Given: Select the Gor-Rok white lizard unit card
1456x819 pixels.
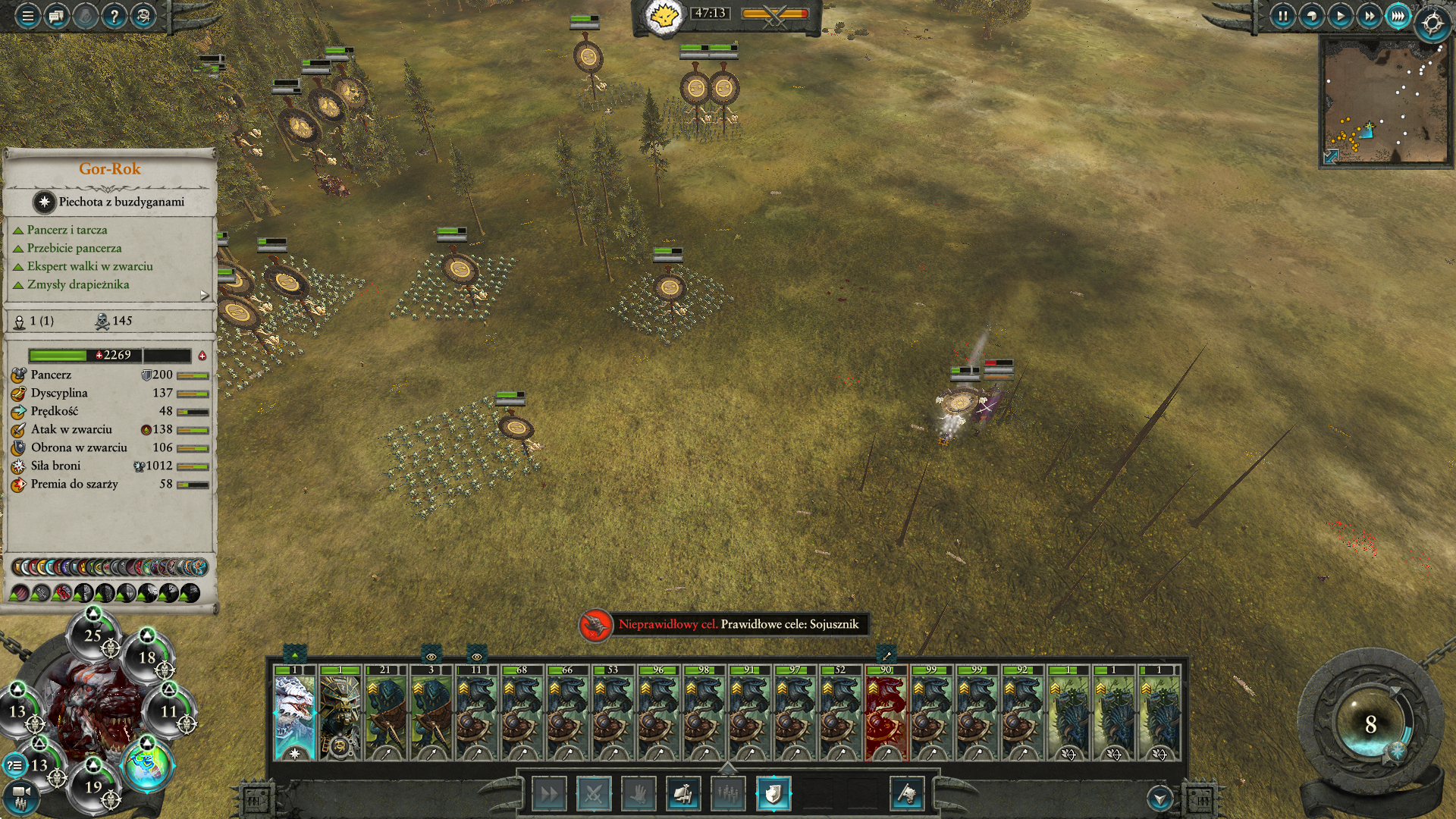Looking at the screenshot, I should click(295, 713).
